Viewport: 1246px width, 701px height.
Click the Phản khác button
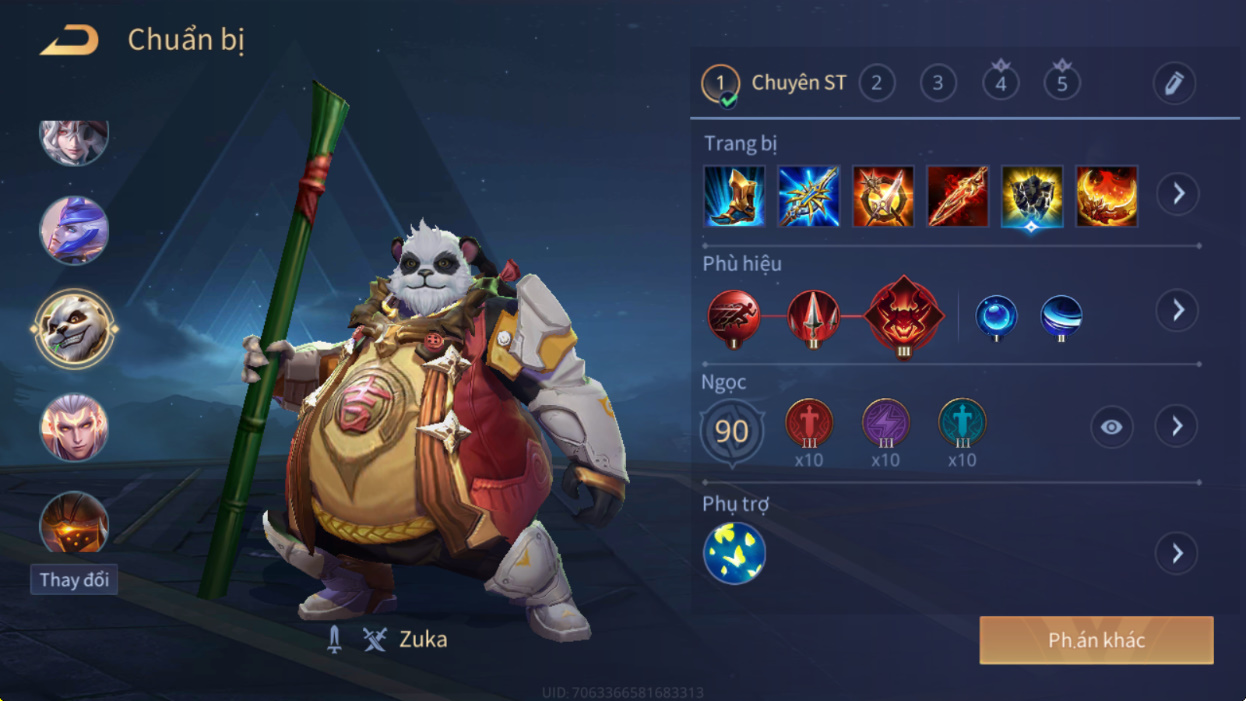[1096, 640]
